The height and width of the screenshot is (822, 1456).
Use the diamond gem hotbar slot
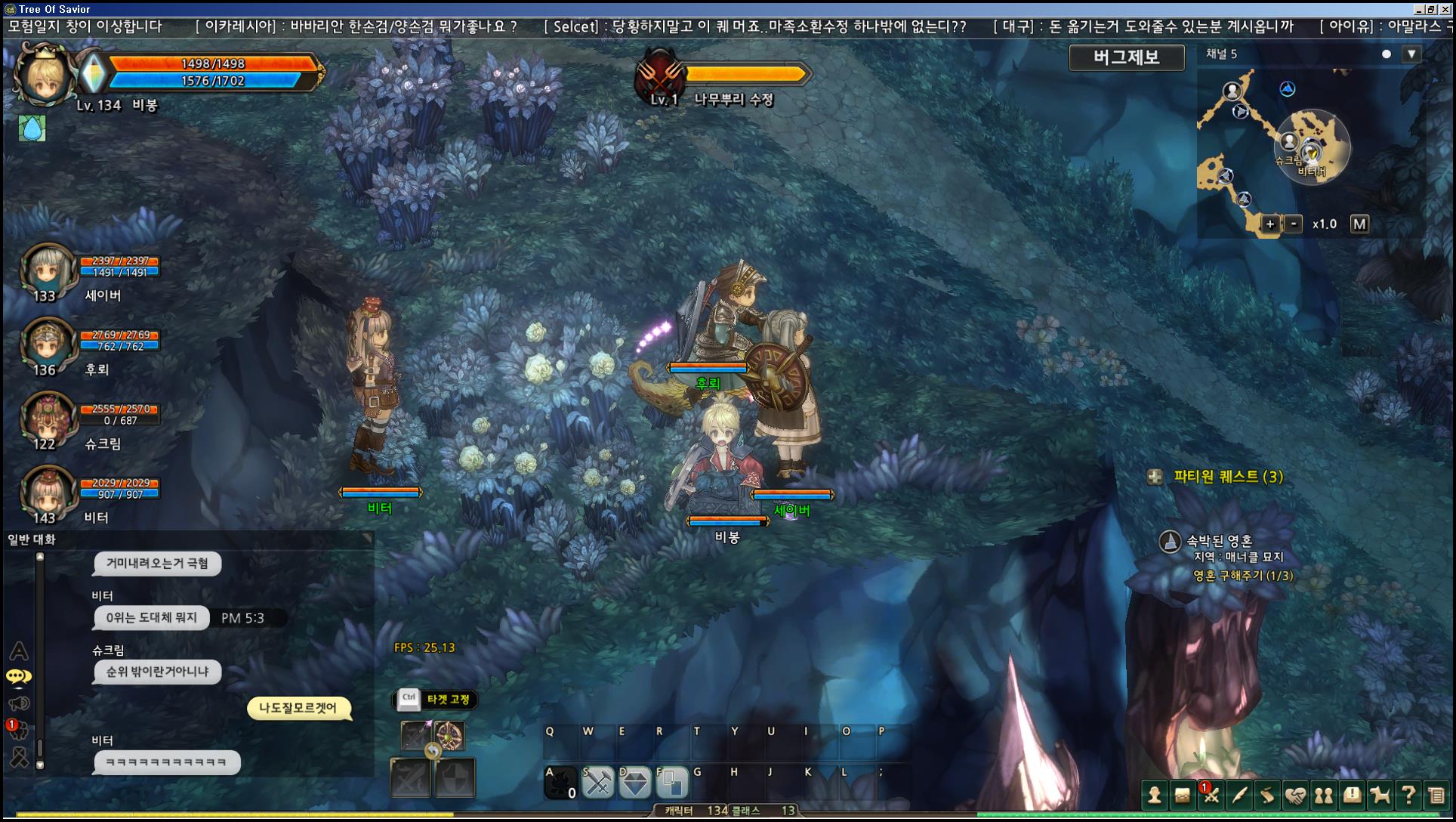coord(634,783)
